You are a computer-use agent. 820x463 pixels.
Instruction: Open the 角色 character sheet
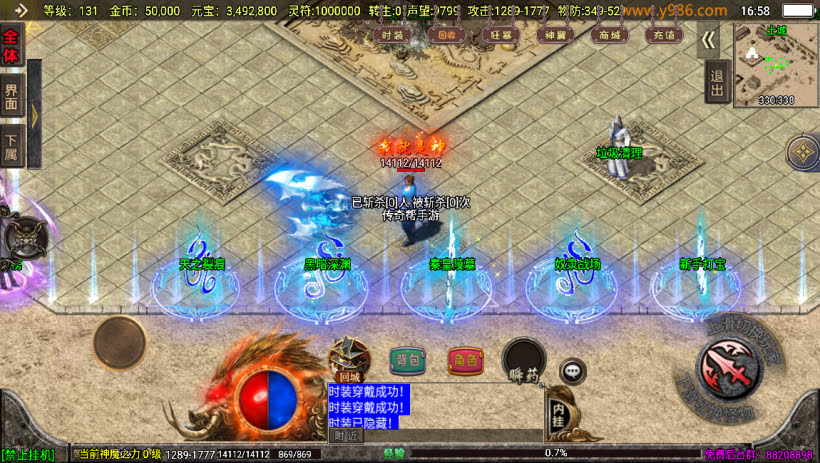[x=464, y=360]
